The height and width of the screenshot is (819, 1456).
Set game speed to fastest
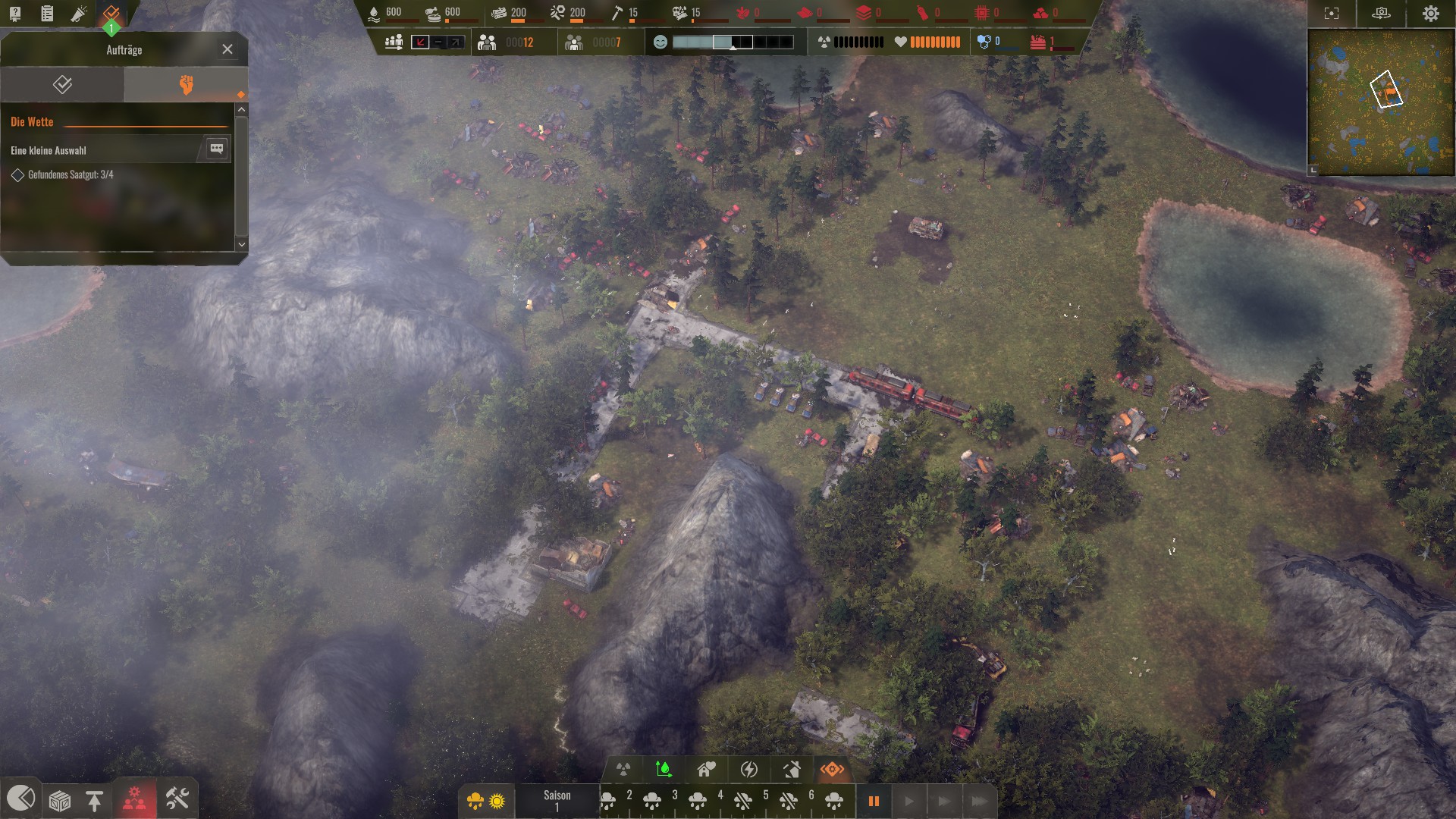click(979, 801)
